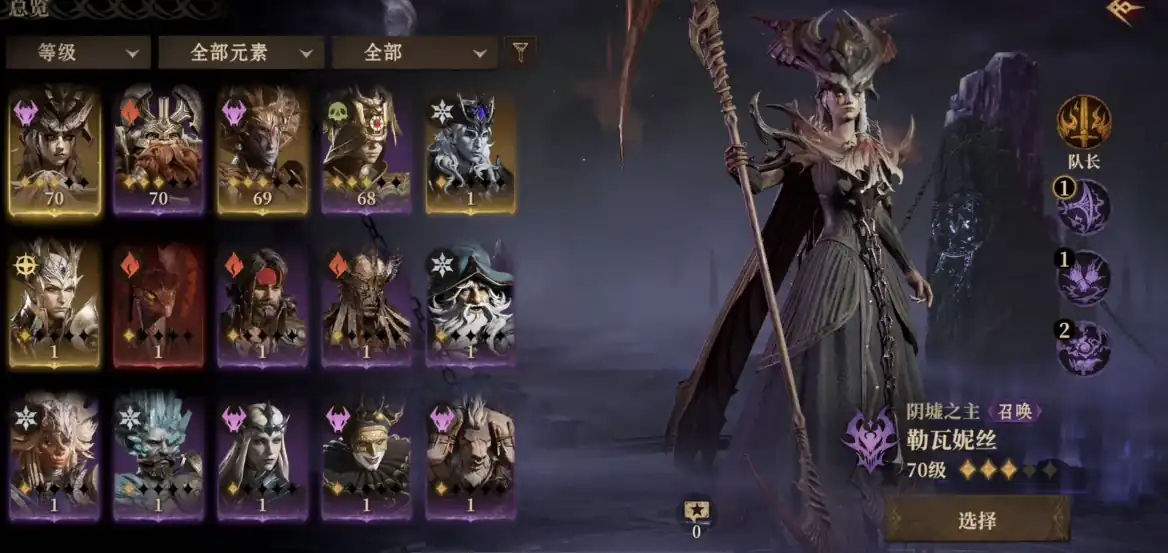Select the level 70 dwarf hero card
1168x553 pixels.
[x=159, y=150]
